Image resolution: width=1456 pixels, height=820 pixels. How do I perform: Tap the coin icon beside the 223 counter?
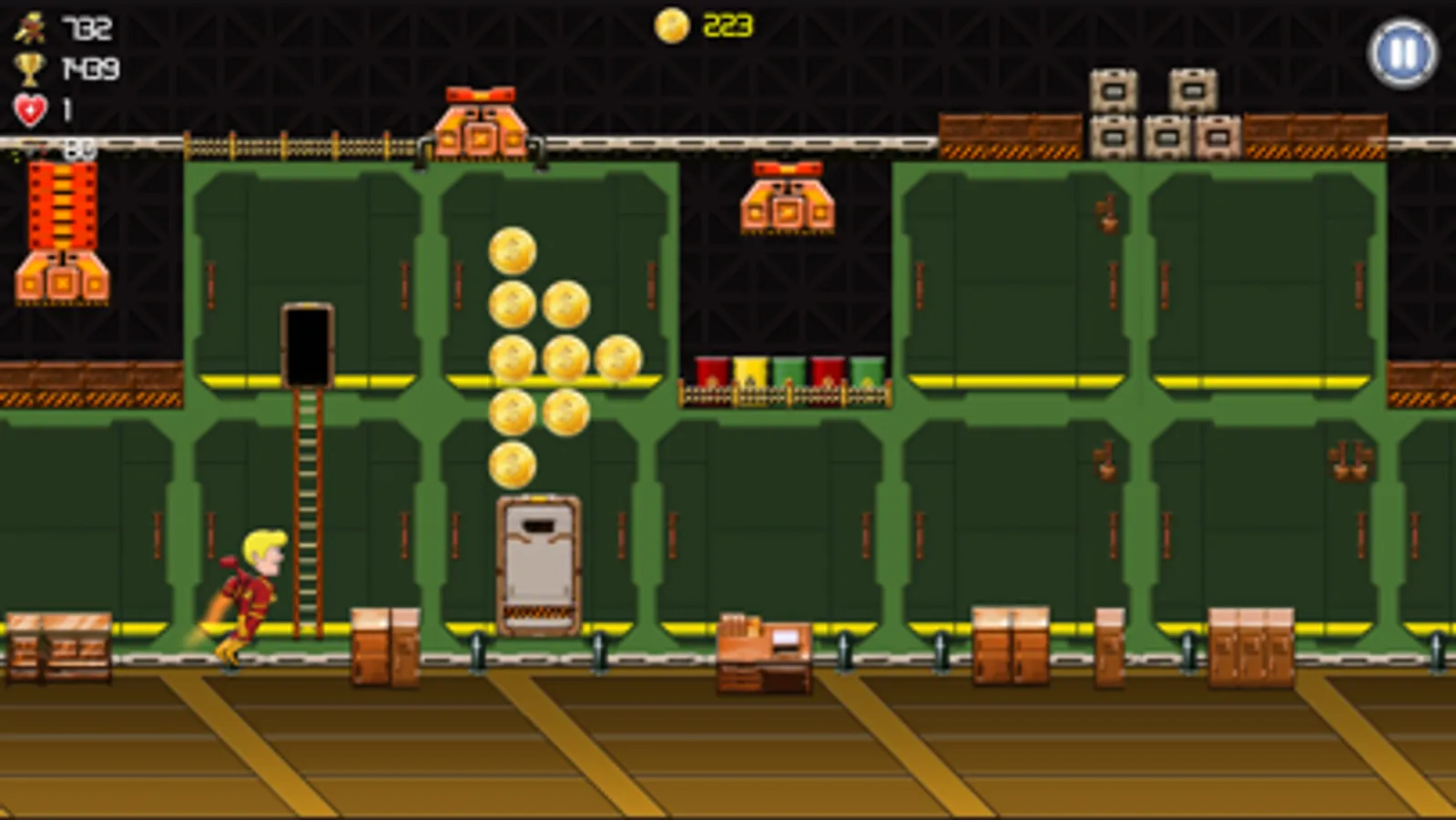tap(671, 23)
